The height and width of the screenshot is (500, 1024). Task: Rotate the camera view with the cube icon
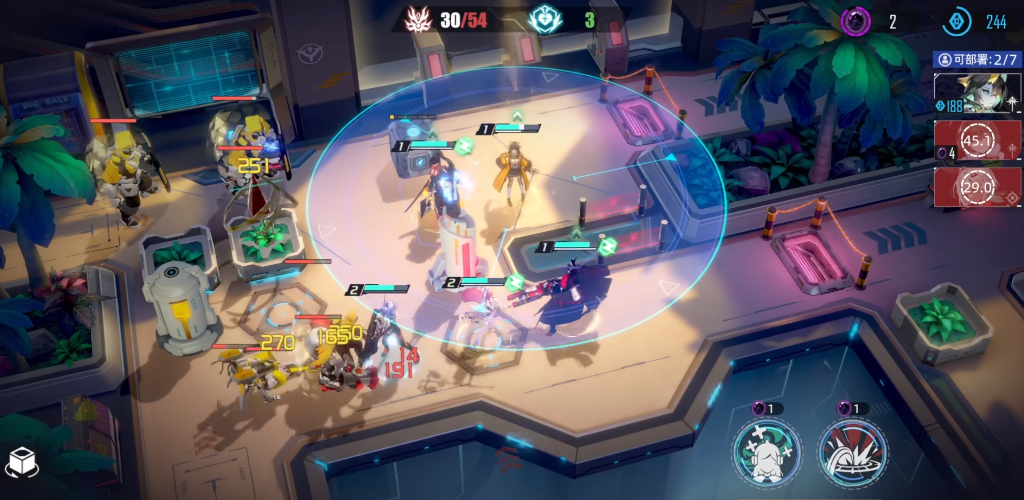(x=22, y=462)
